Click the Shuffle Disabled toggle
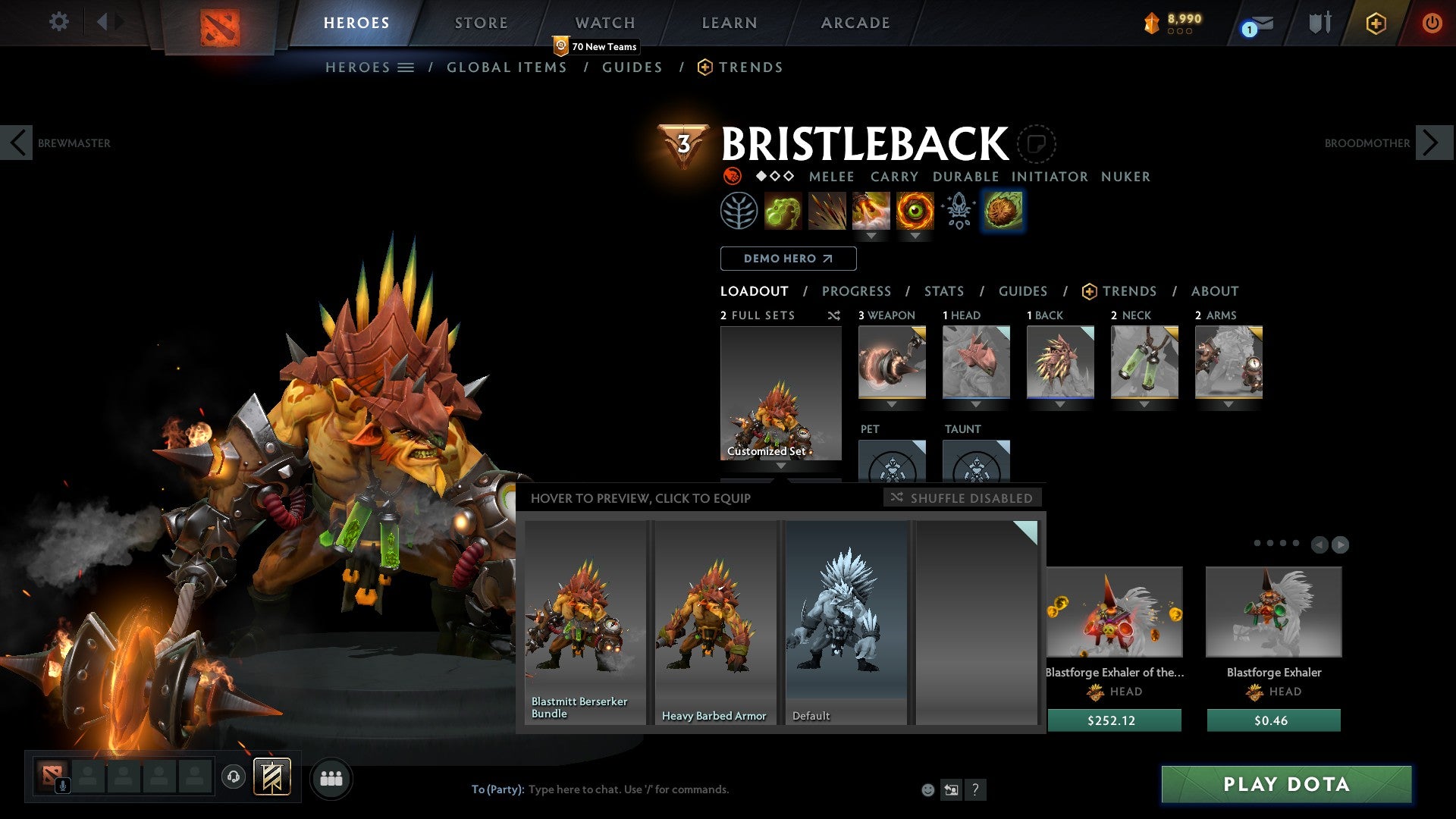Viewport: 1456px width, 819px height. (x=962, y=498)
